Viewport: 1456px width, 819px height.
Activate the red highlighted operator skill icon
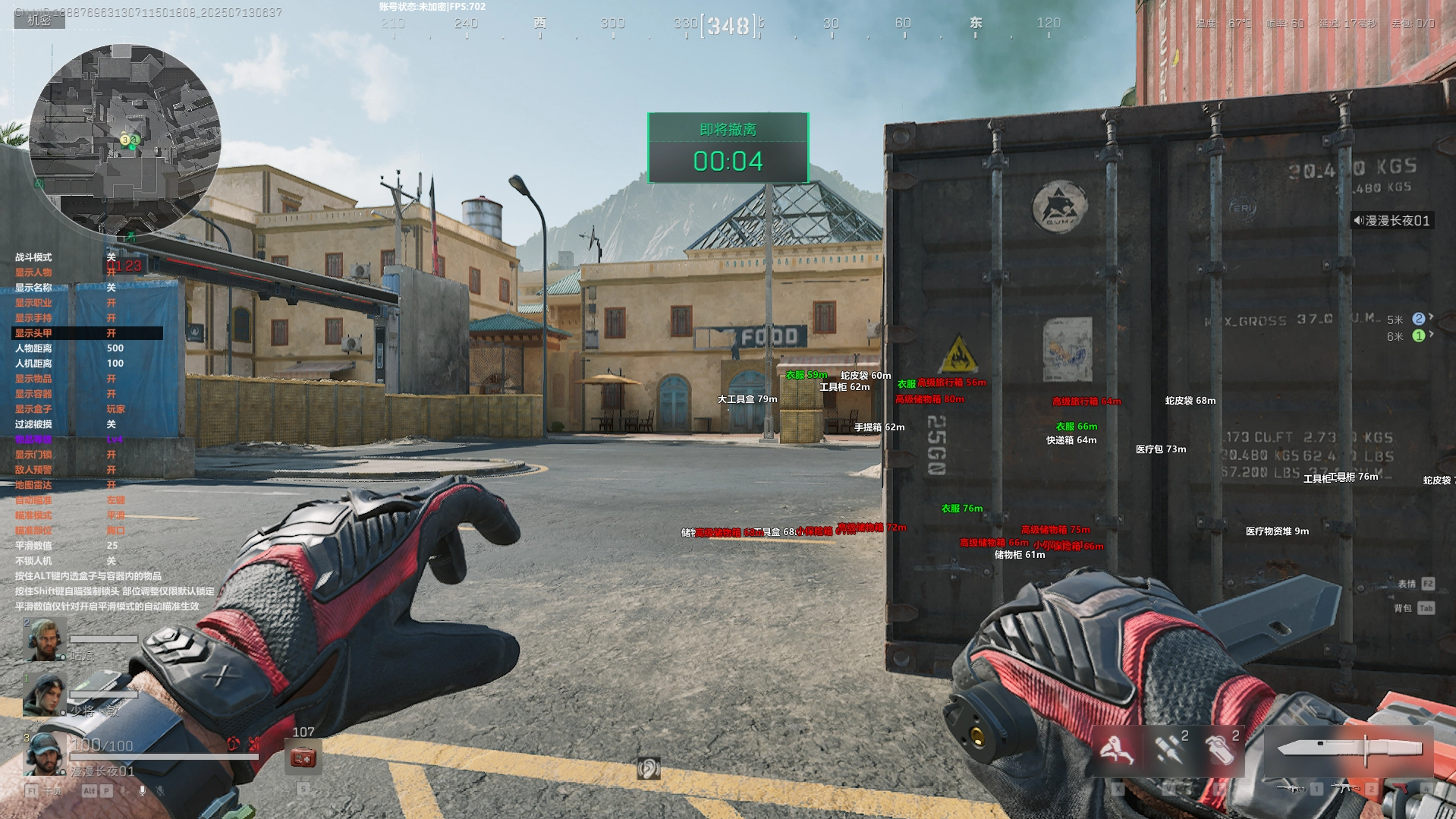1116,749
